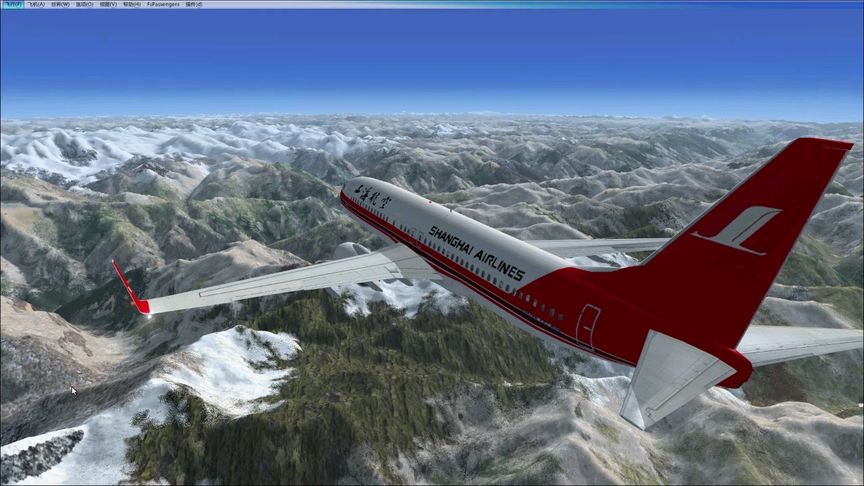Open the 世界(W) World menu
This screenshot has height=486, width=864.
pos(60,4)
